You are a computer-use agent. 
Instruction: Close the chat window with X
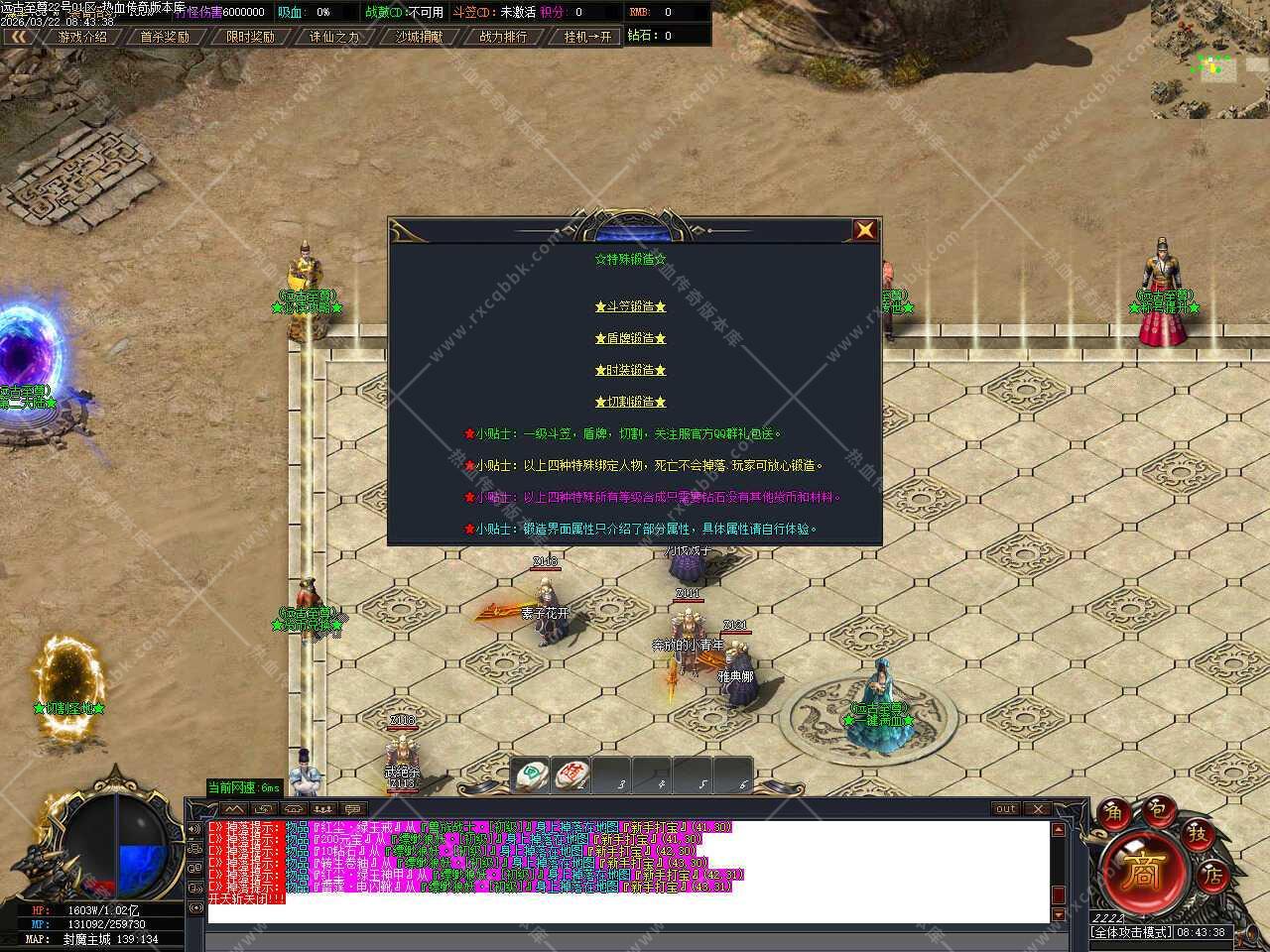(1036, 809)
